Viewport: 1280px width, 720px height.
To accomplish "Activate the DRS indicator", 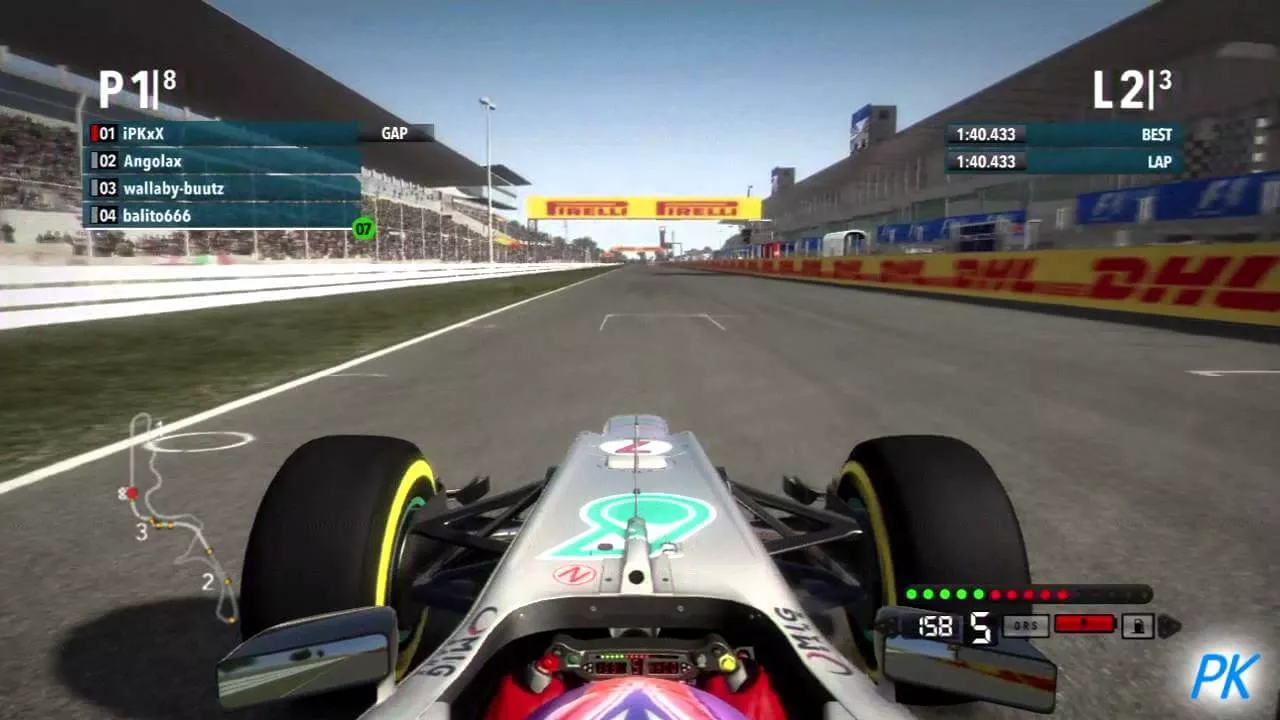I will (x=1025, y=625).
